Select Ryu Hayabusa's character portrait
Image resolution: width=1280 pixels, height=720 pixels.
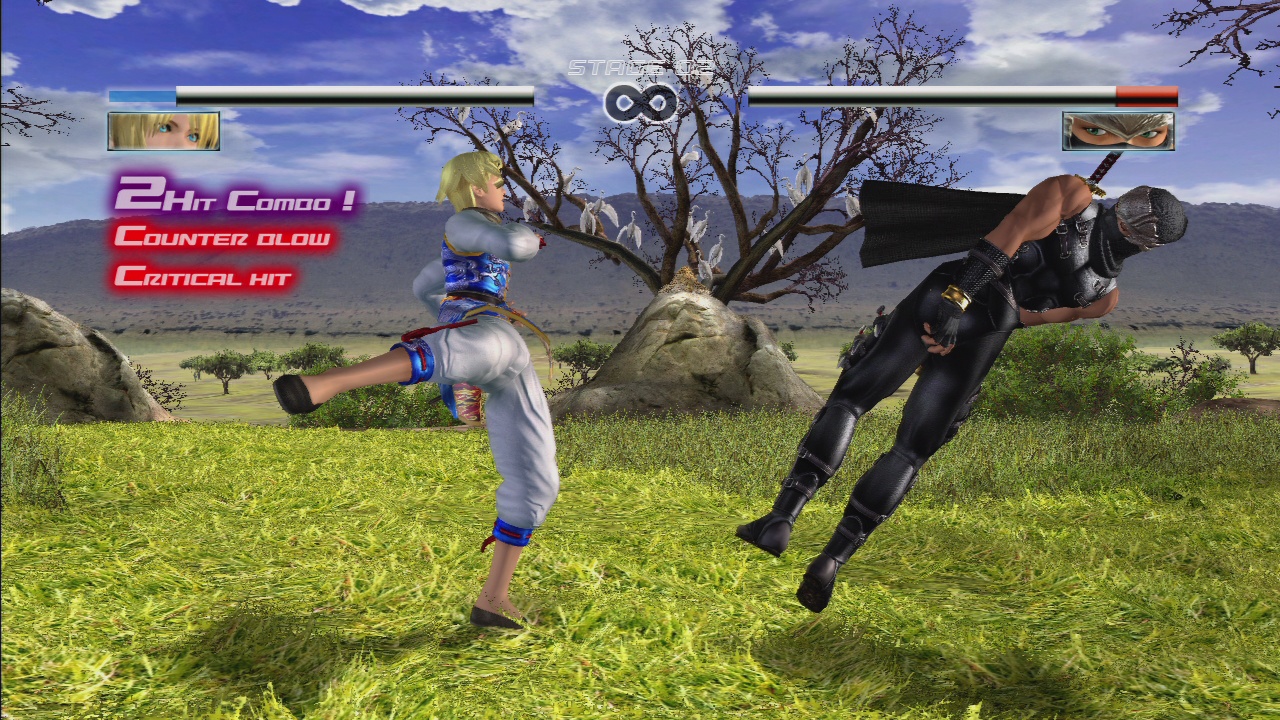(x=1116, y=131)
